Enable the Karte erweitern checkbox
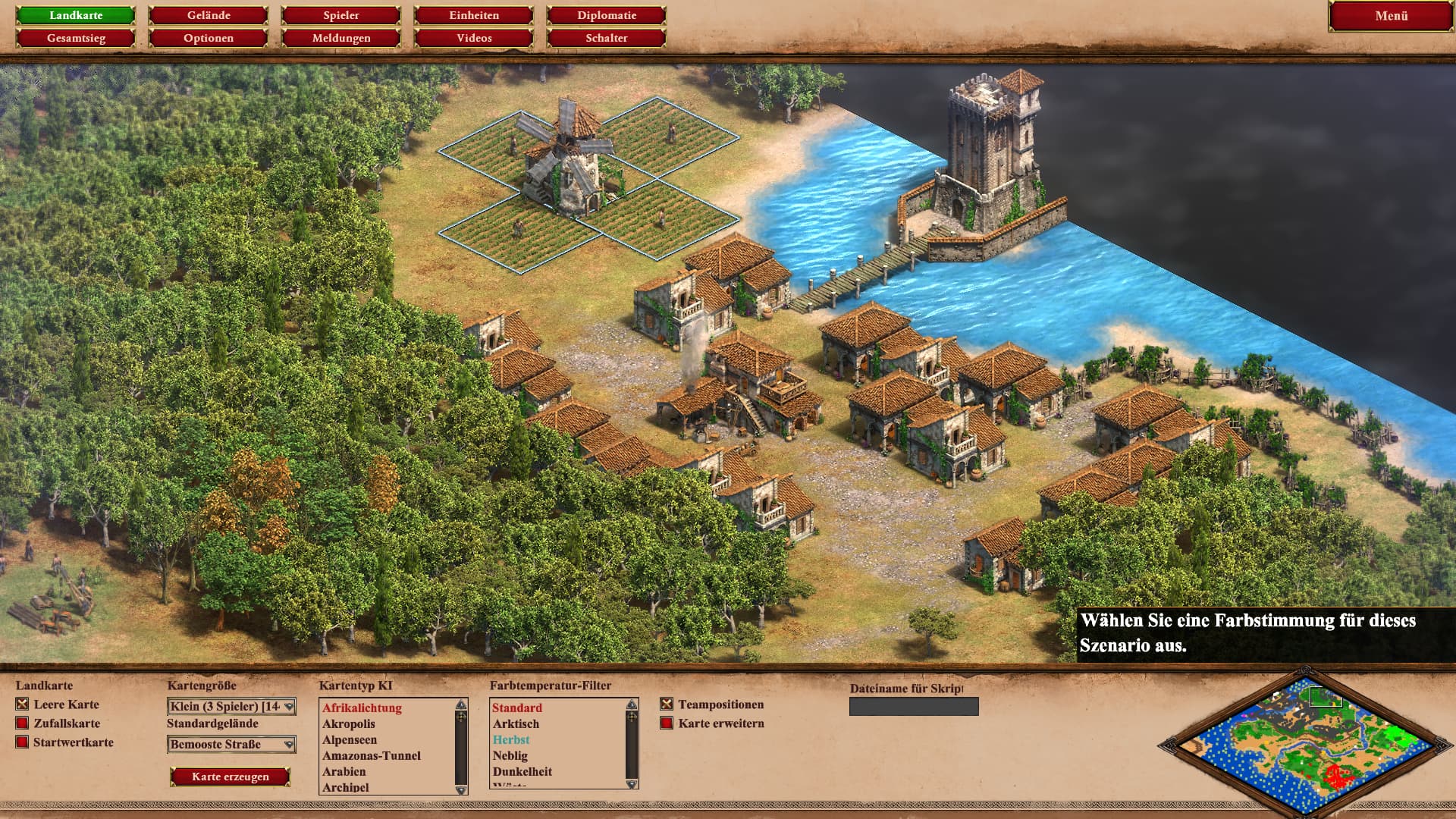The width and height of the screenshot is (1456, 819). click(x=667, y=723)
